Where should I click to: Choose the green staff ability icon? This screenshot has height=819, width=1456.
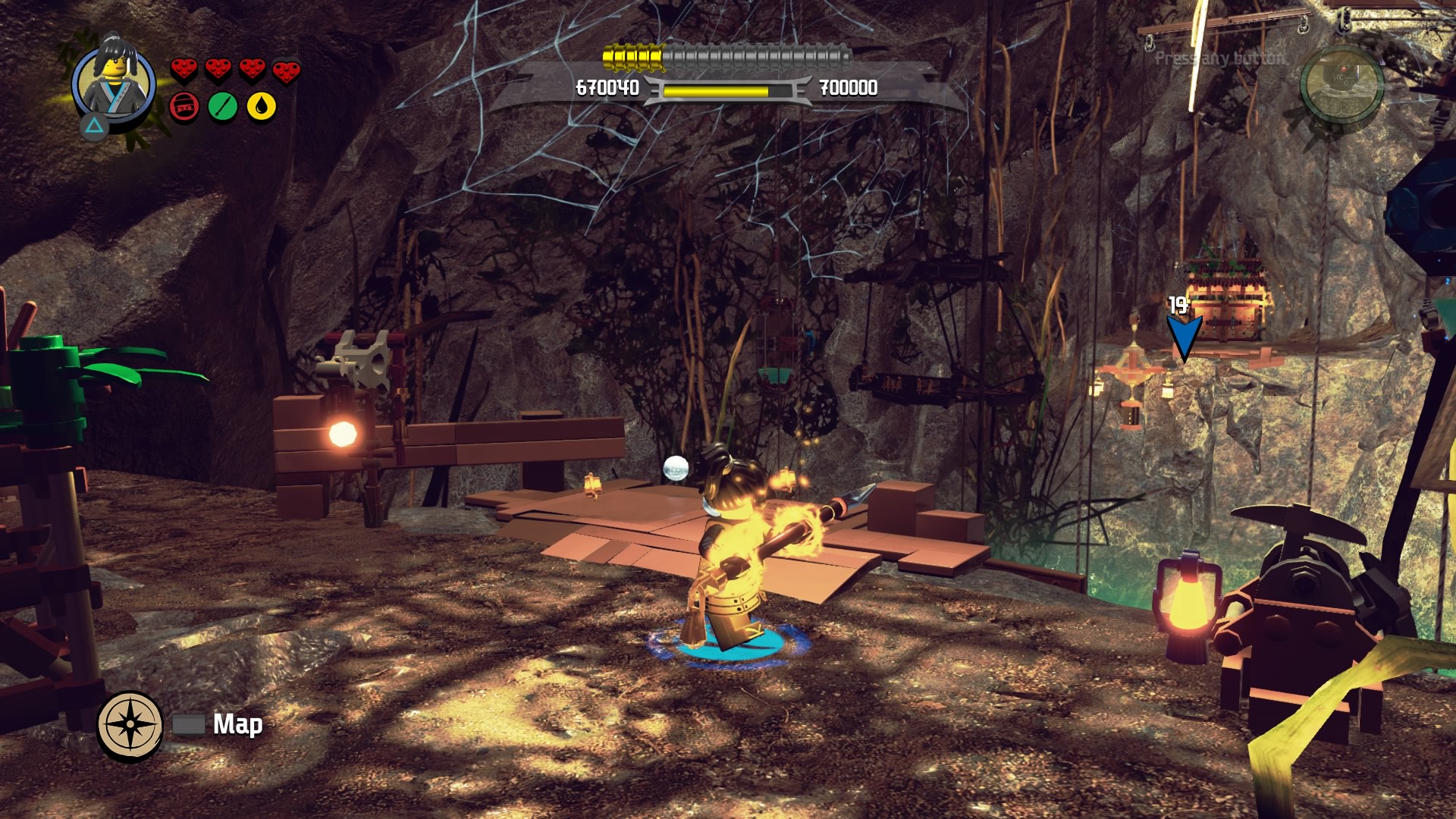223,107
